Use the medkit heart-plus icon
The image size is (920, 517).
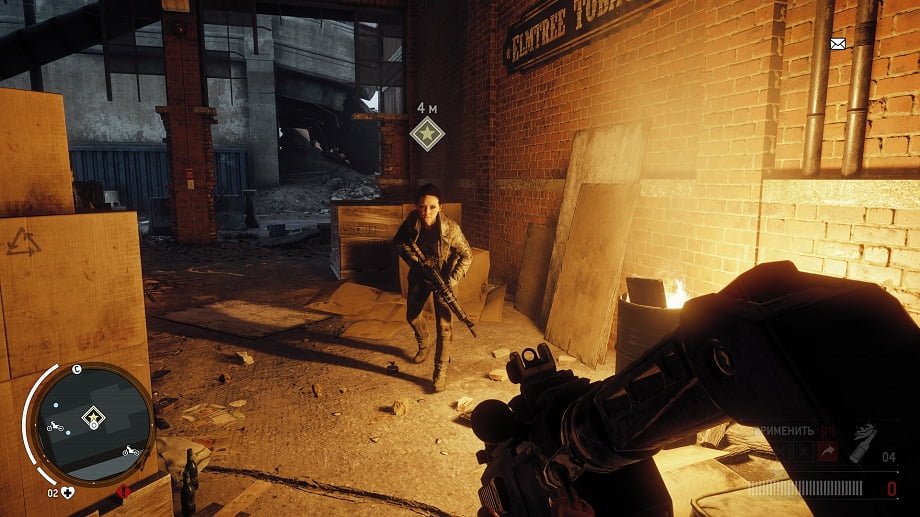[x=67, y=492]
